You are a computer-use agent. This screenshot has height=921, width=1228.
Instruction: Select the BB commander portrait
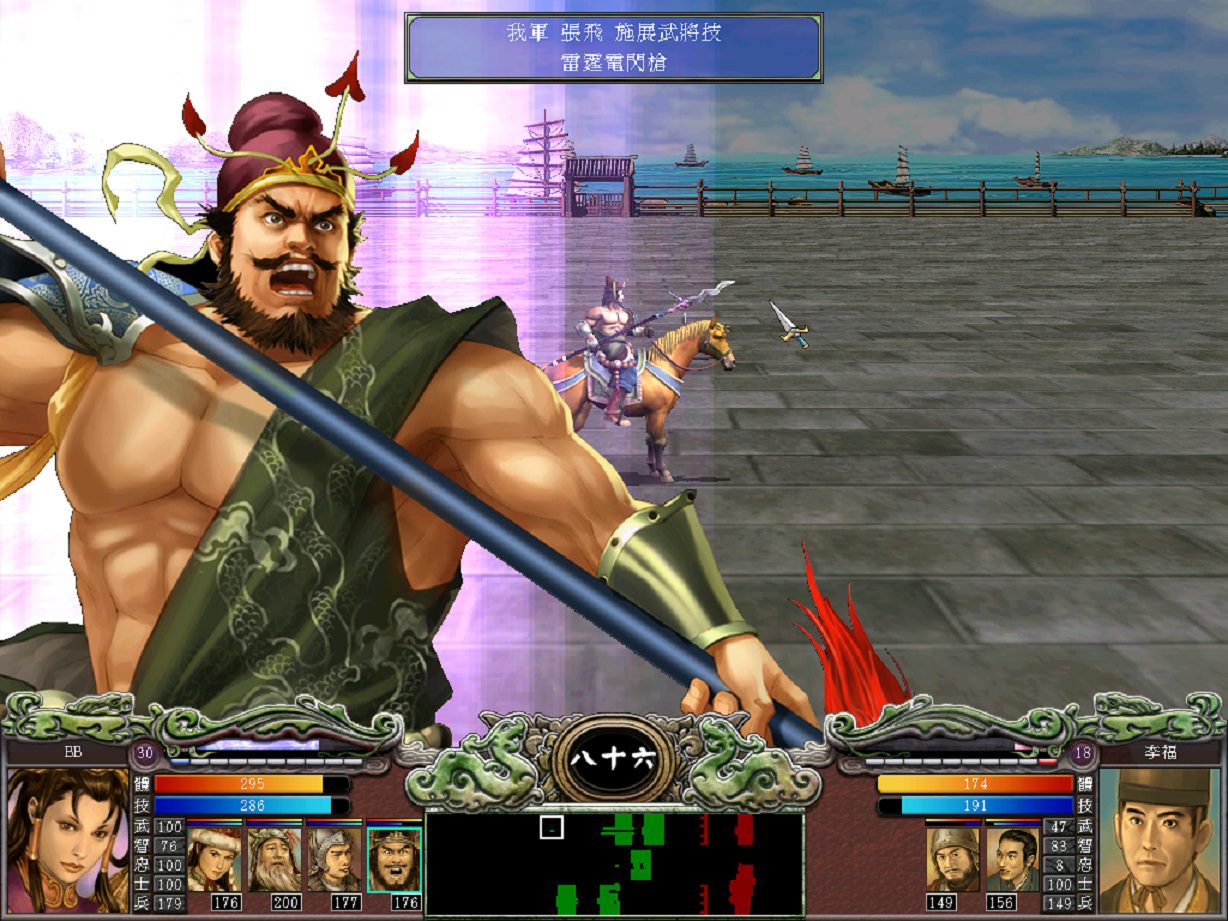[68, 840]
